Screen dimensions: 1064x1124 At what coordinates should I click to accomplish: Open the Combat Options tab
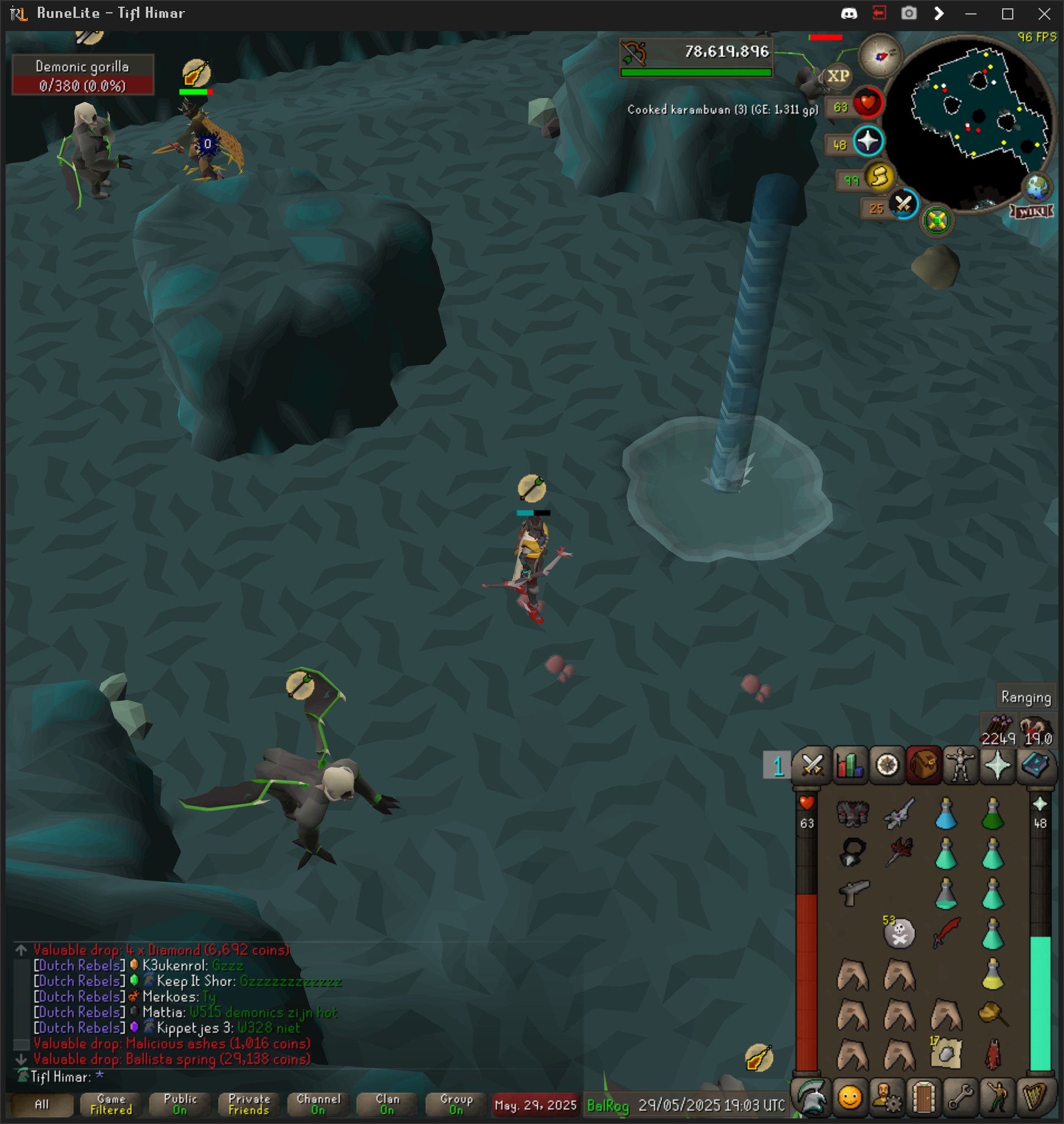[x=812, y=765]
